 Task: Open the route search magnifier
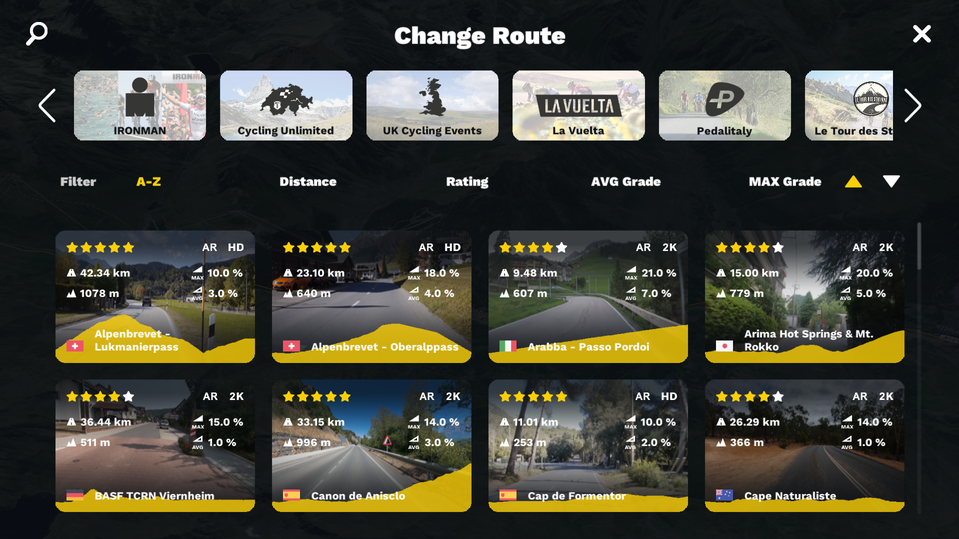(x=37, y=35)
